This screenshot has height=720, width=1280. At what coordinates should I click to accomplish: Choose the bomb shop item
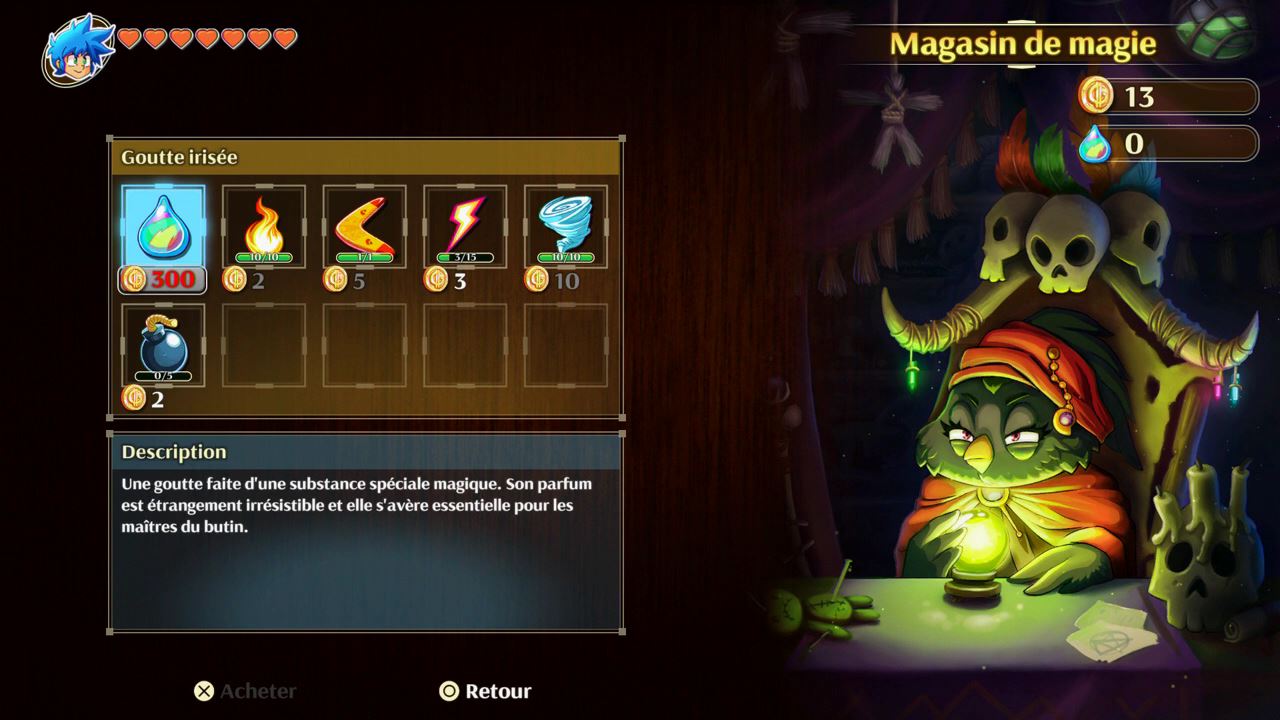(x=163, y=346)
